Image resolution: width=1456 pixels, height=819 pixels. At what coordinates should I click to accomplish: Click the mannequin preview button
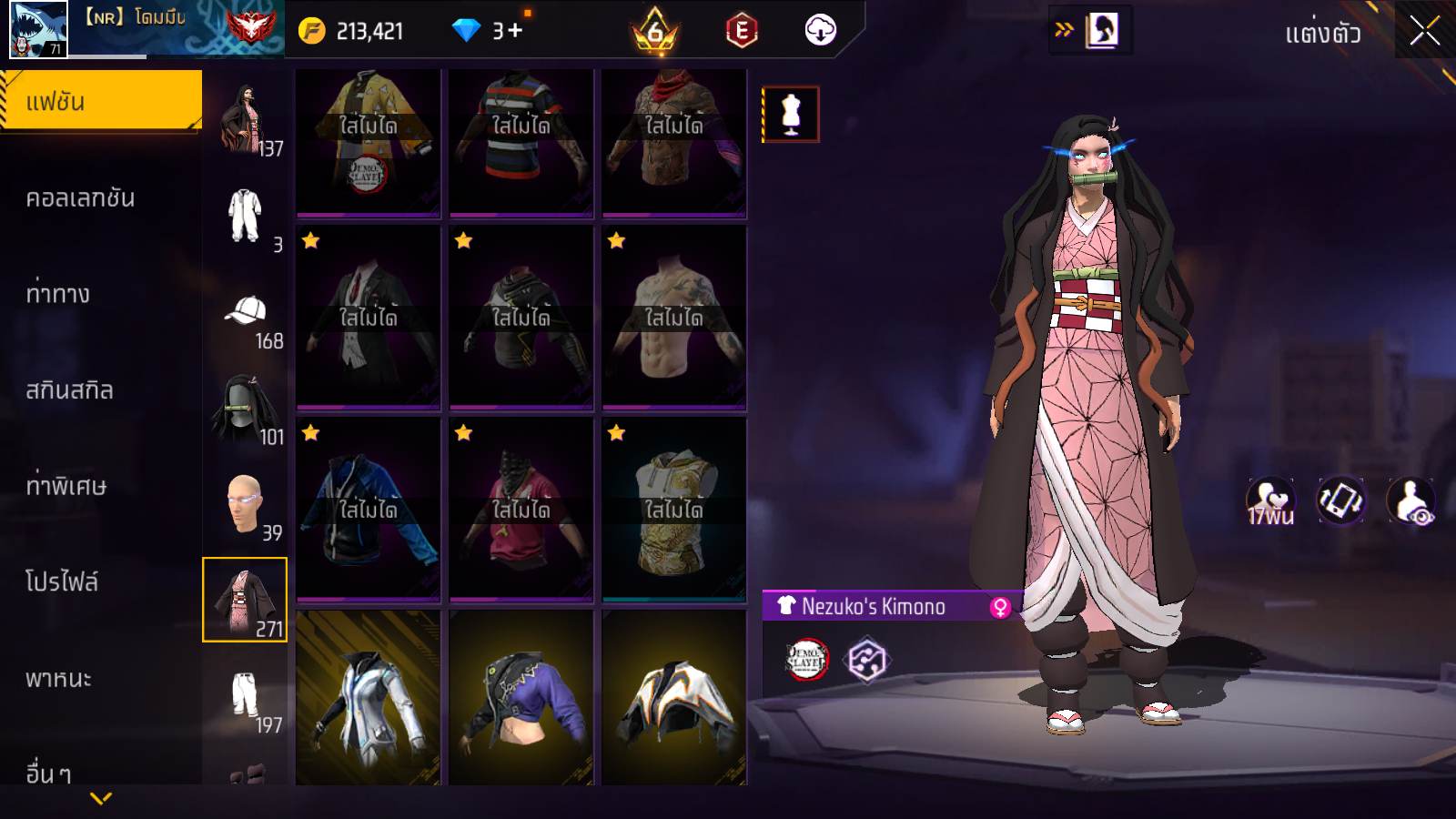[791, 115]
